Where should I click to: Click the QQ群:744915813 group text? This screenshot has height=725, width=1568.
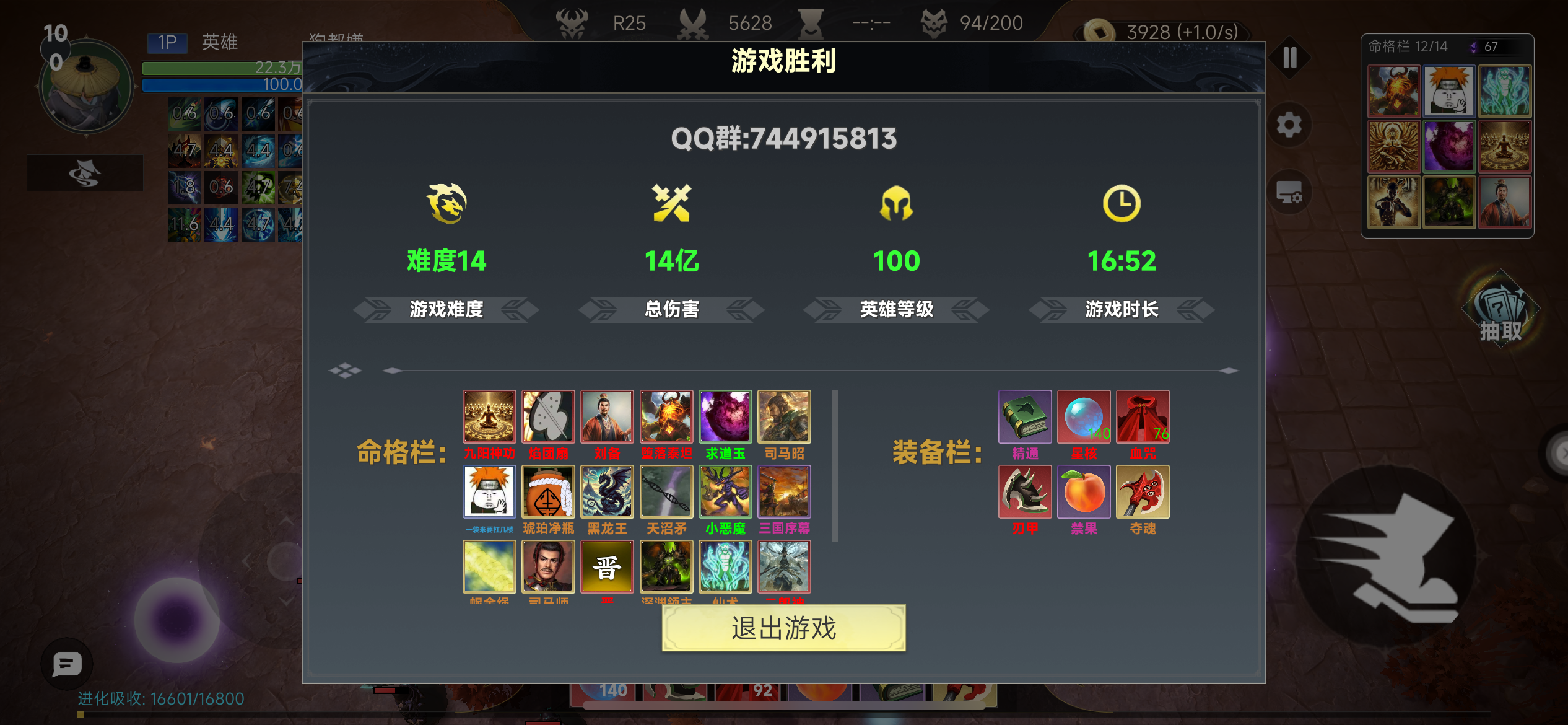coord(784,138)
